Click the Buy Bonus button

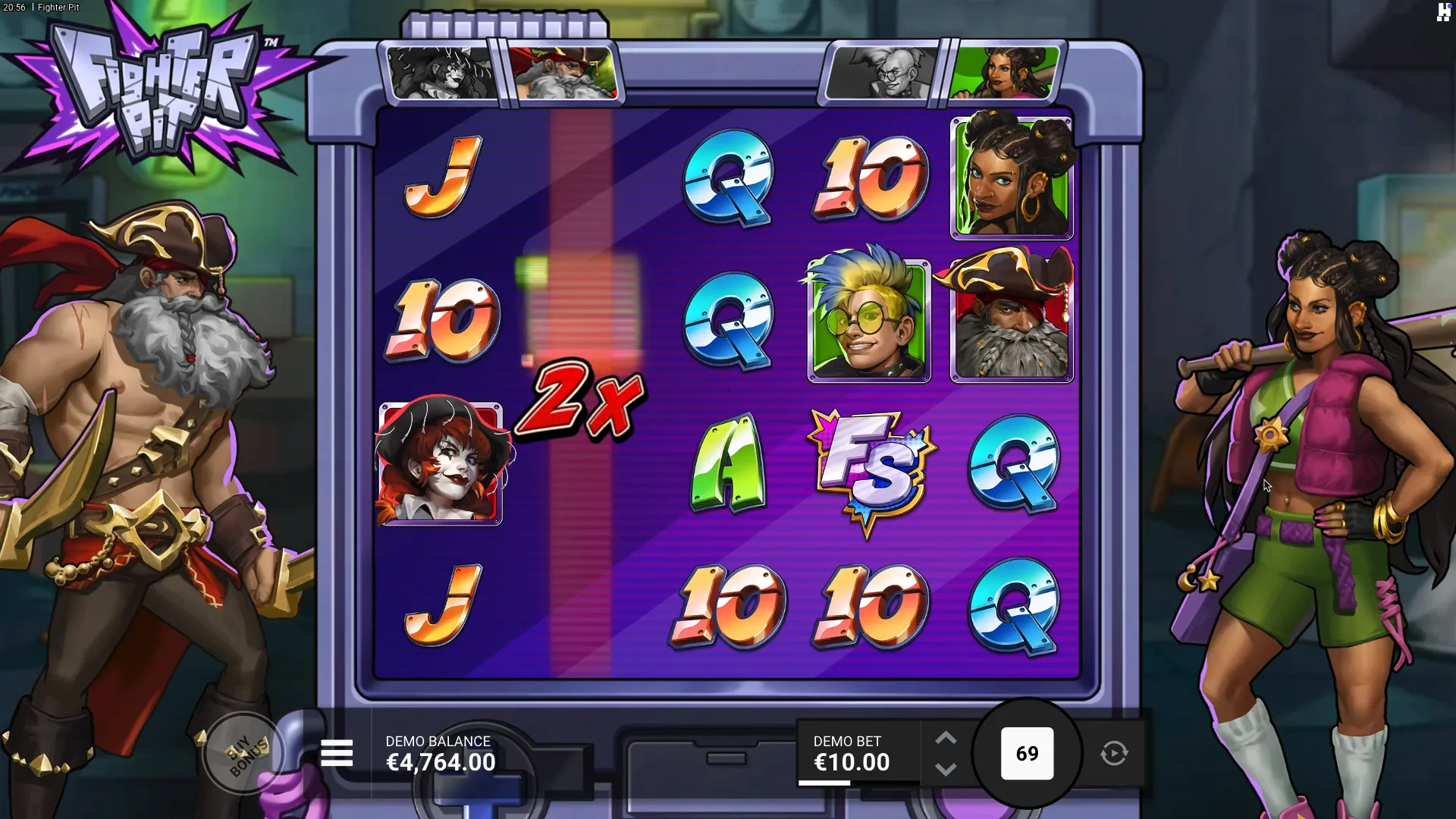pyautogui.click(x=244, y=753)
